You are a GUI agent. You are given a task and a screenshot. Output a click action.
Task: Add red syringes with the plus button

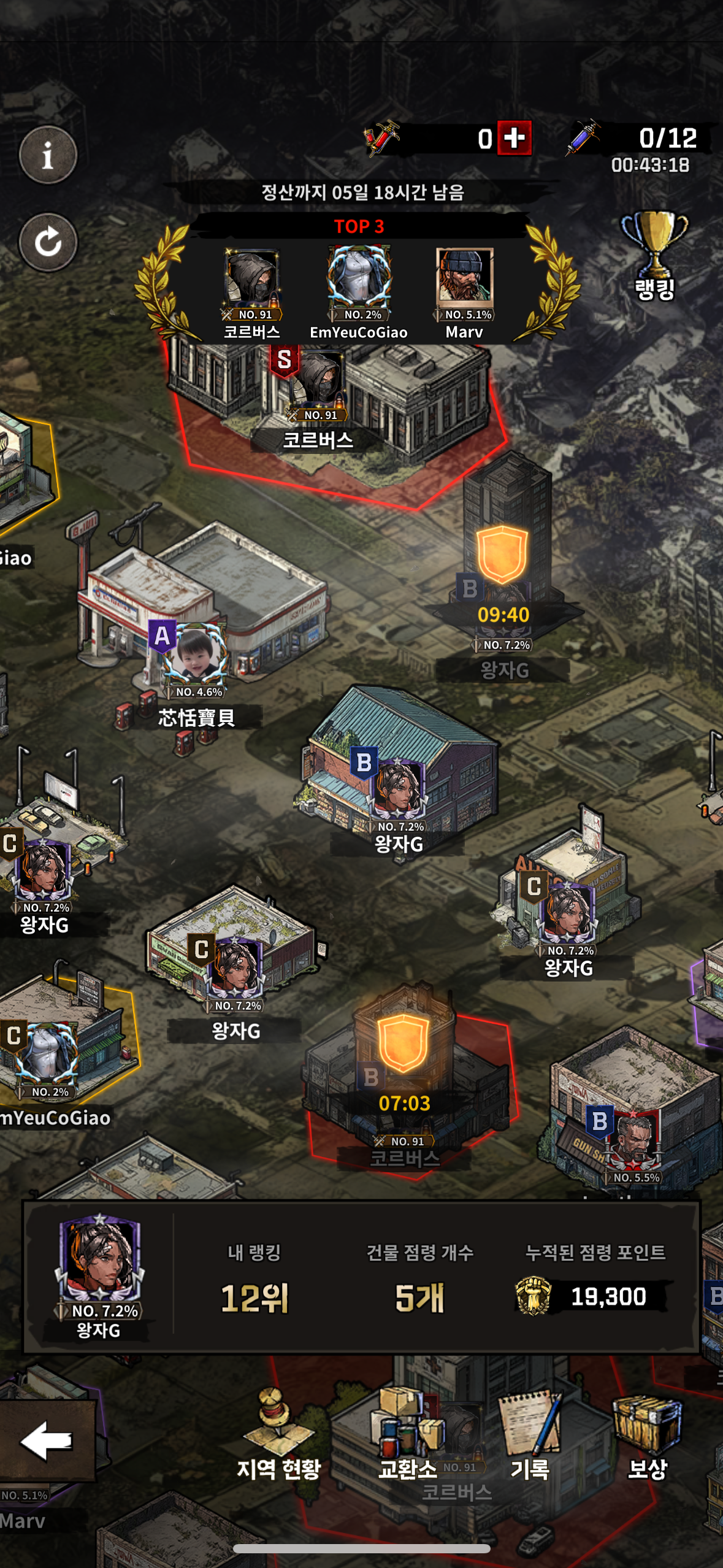point(514,138)
